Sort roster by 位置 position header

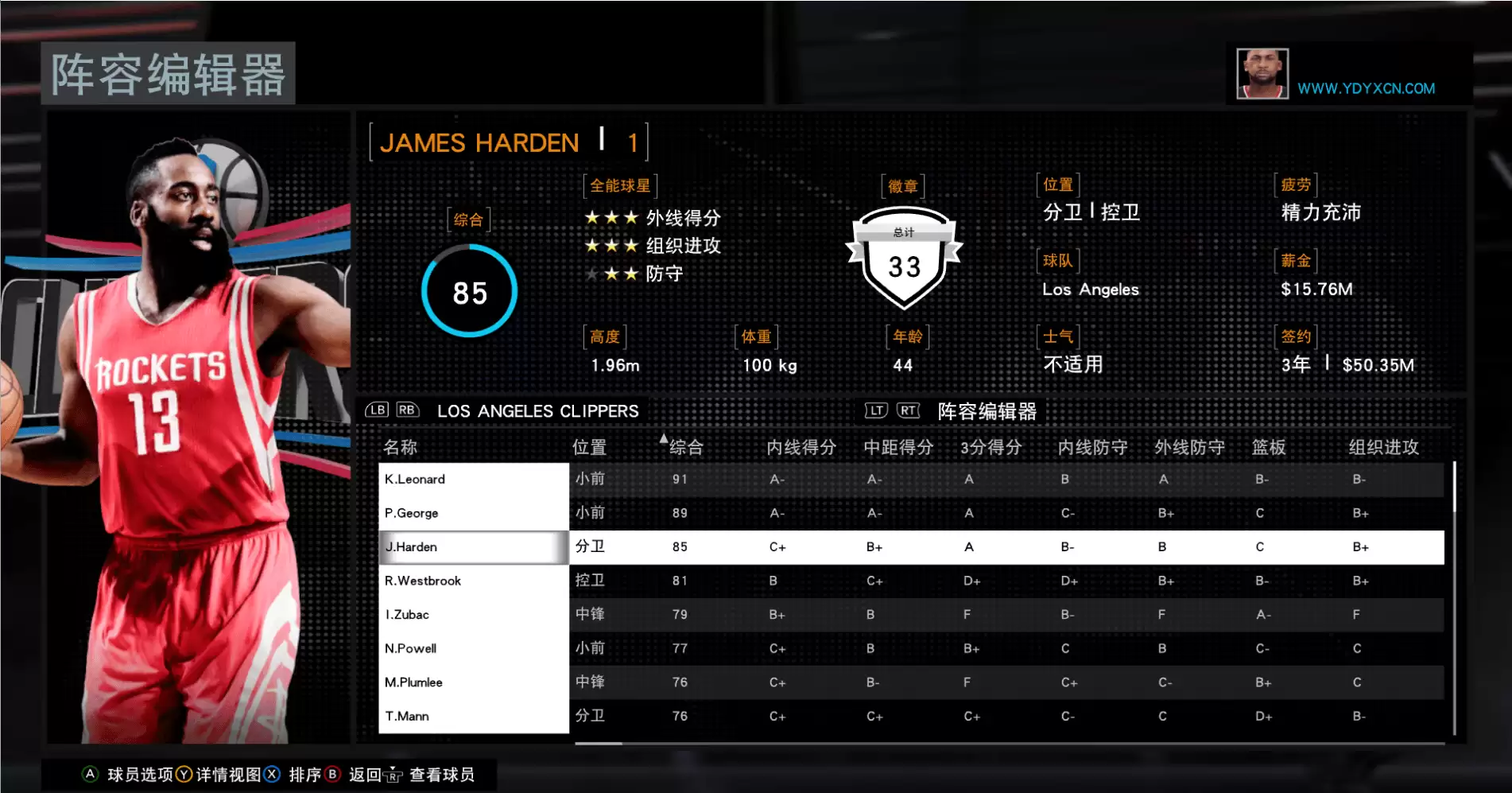(589, 447)
